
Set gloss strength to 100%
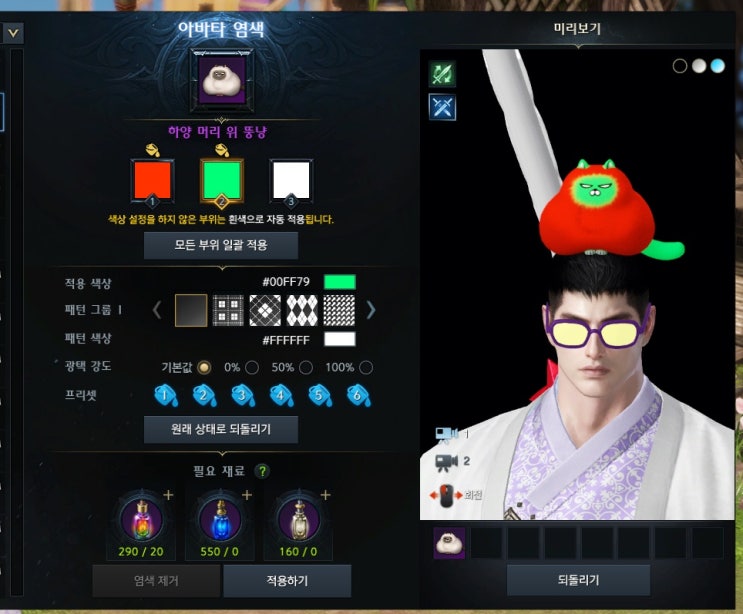coord(365,367)
